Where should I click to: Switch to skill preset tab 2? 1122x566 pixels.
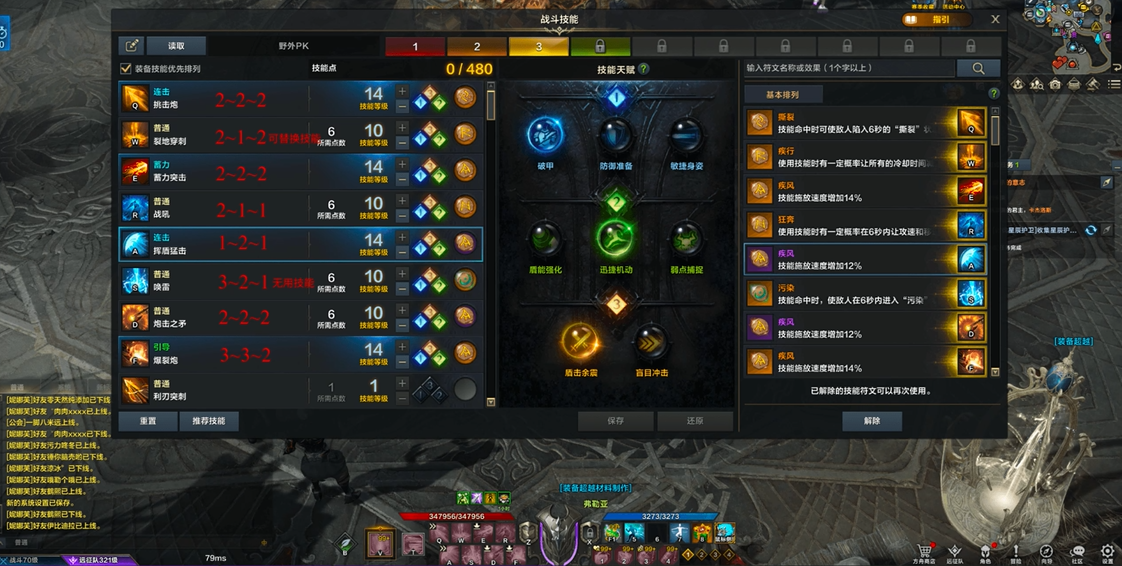click(477, 46)
